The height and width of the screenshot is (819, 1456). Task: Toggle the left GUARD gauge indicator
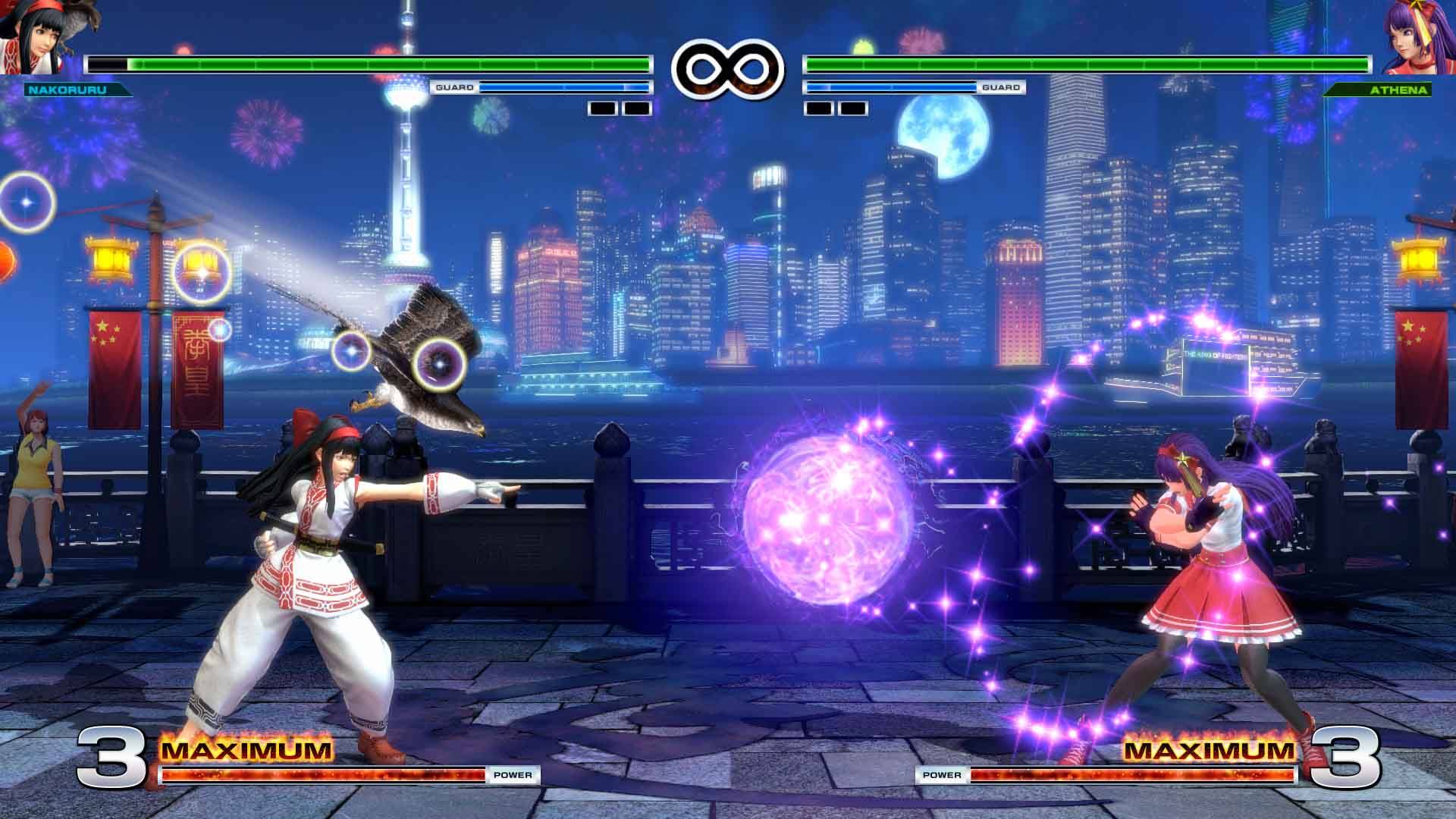click(x=453, y=88)
